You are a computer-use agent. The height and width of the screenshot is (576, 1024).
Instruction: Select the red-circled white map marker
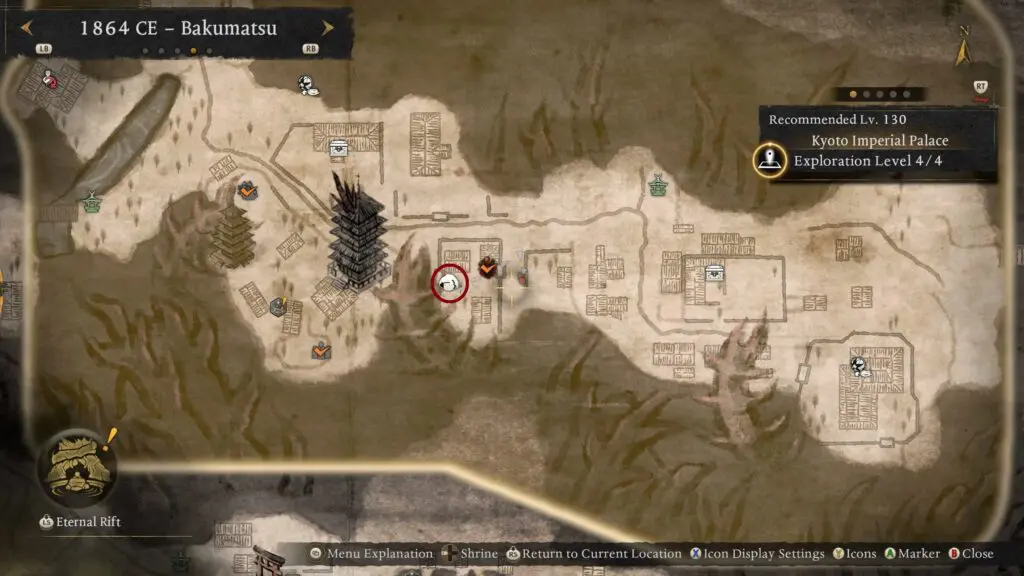tap(450, 285)
